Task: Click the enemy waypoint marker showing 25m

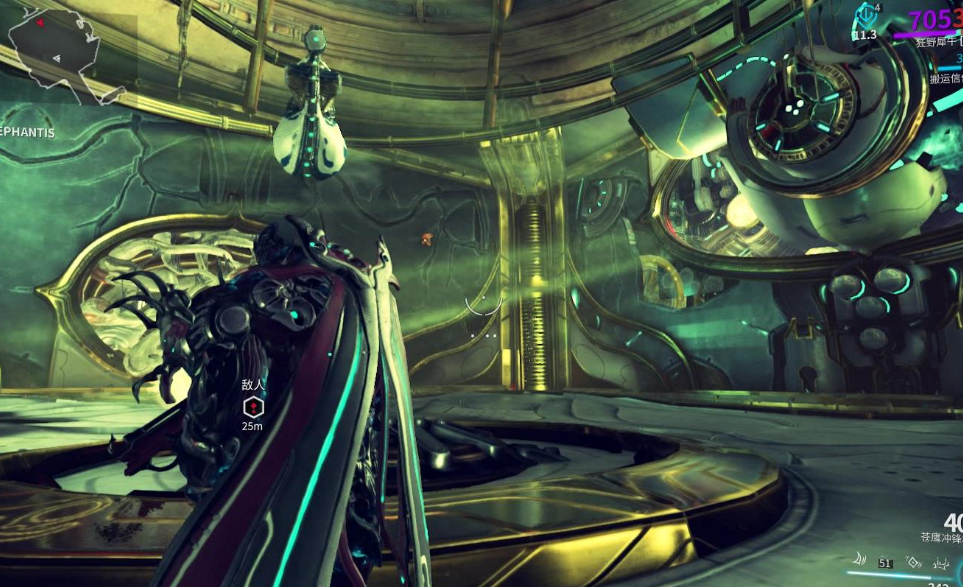Action: (253, 407)
